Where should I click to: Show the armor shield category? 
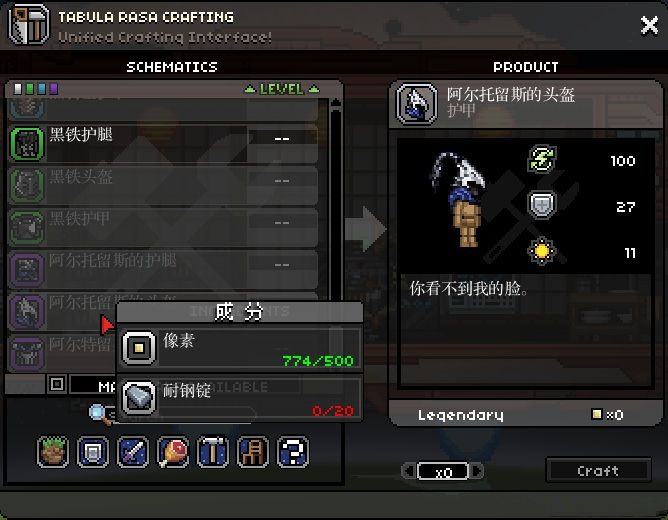click(93, 451)
